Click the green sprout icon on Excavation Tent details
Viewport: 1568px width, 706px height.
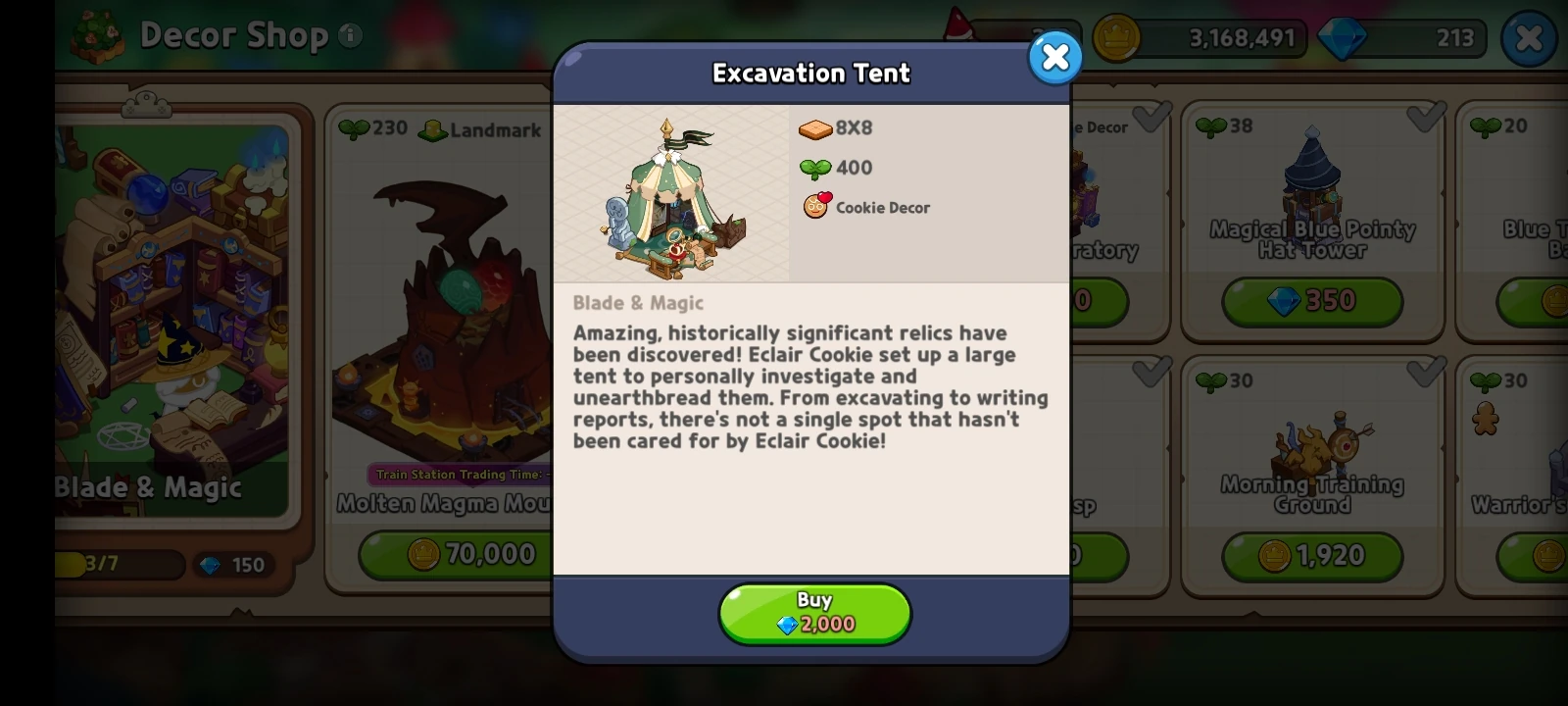pos(814,168)
